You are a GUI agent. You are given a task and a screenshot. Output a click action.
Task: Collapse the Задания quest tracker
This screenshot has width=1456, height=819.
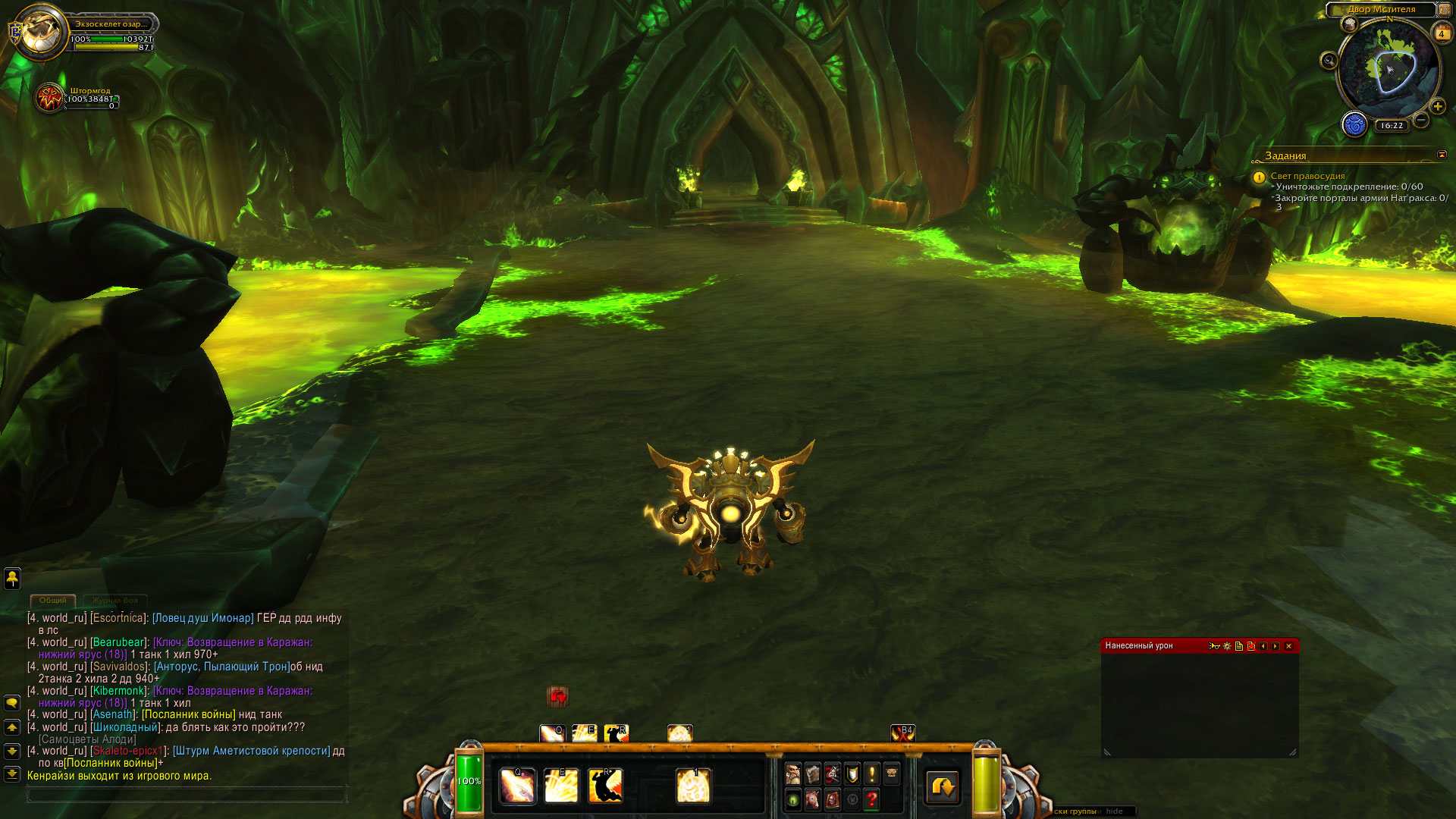point(1442,155)
